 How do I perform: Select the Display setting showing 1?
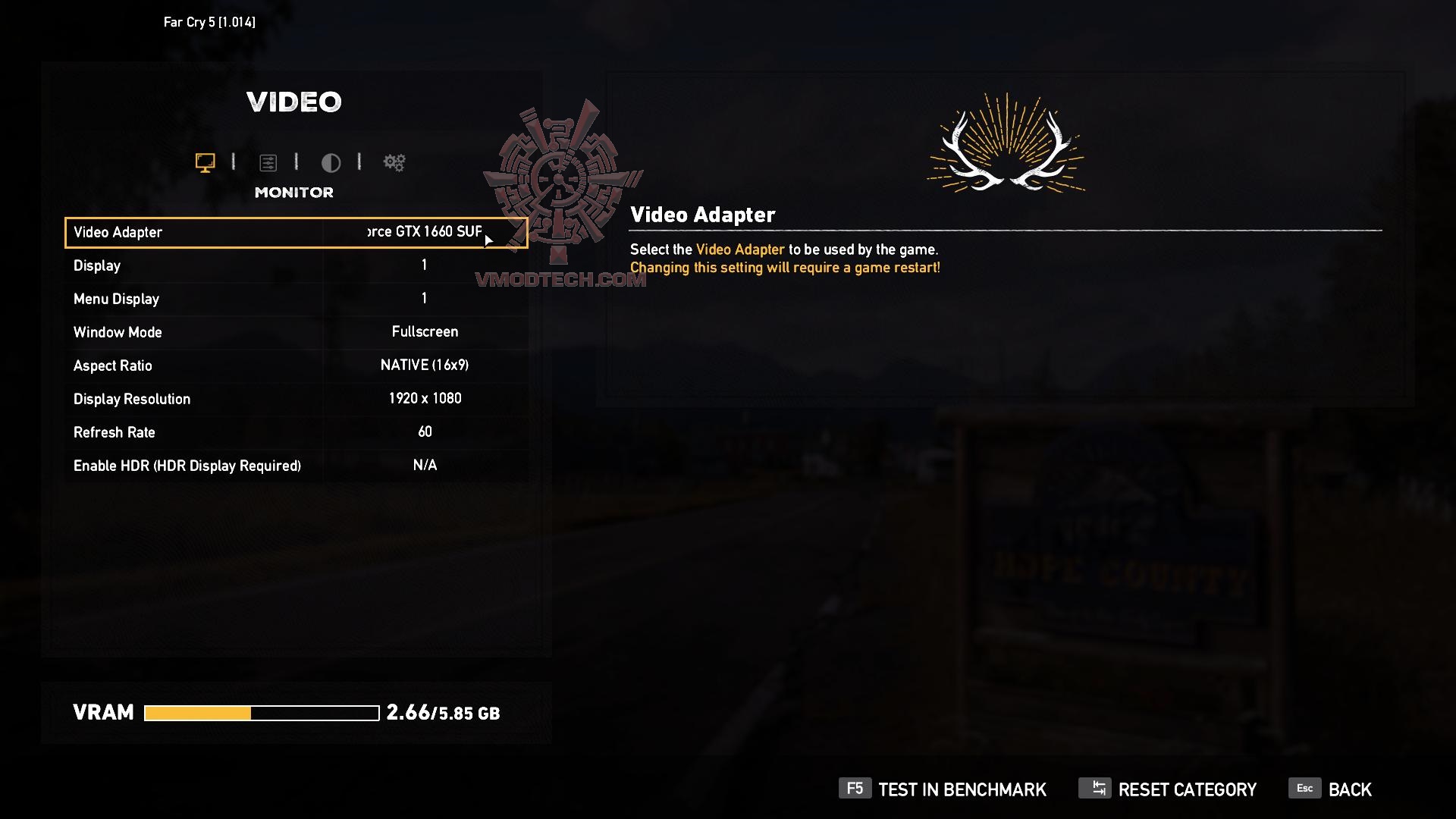click(x=296, y=265)
